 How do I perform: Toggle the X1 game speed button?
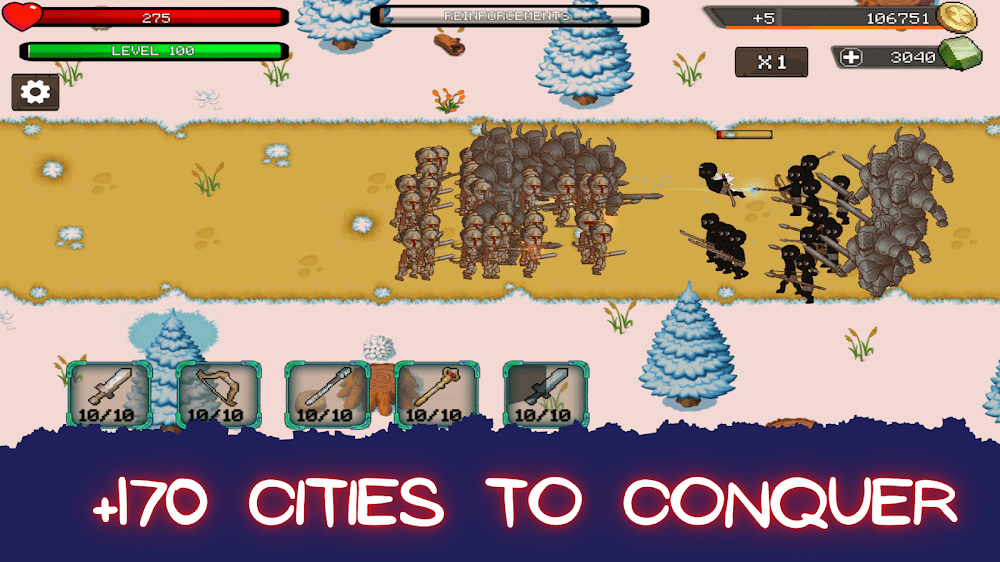(x=771, y=62)
